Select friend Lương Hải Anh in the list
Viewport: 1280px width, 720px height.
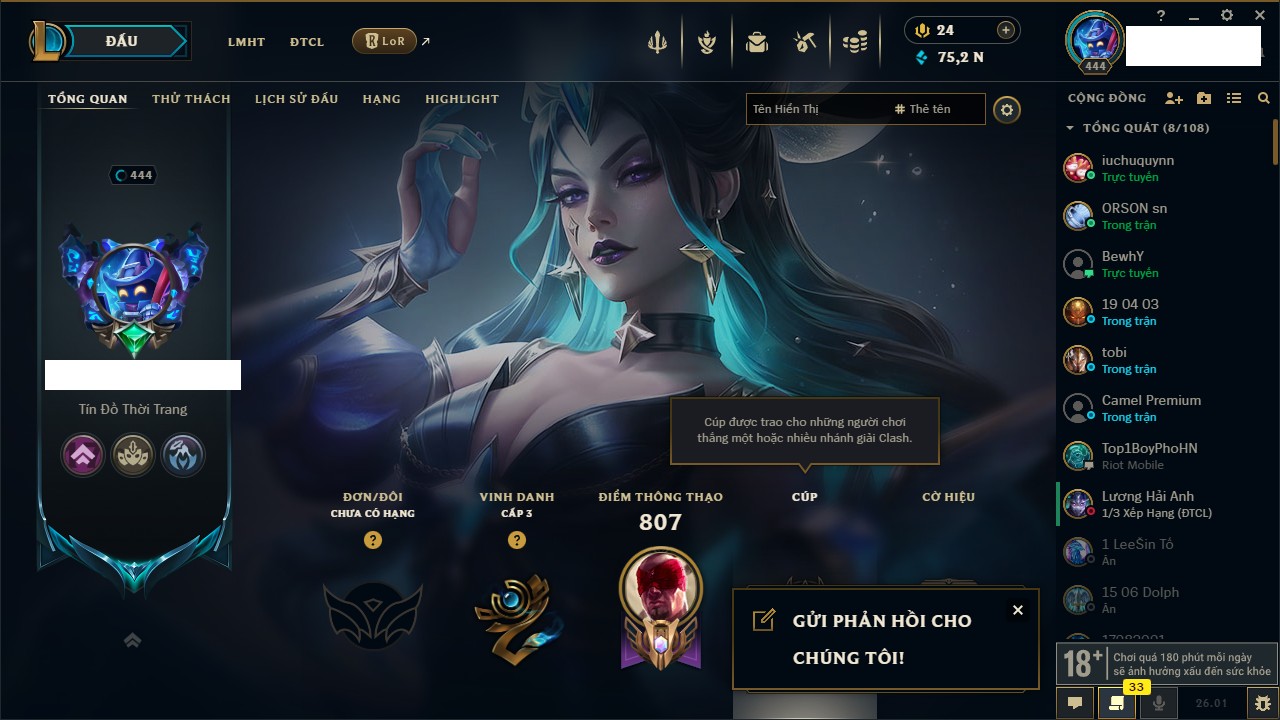(x=1147, y=504)
